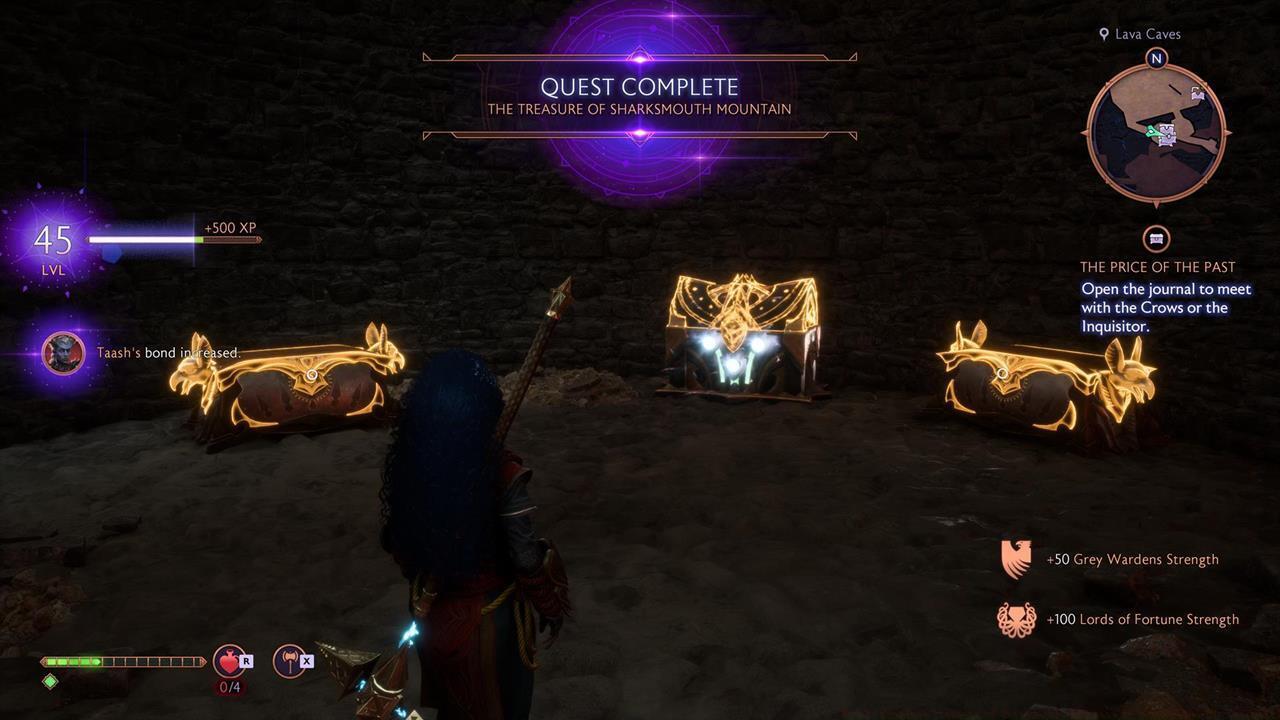This screenshot has height=720, width=1280.
Task: Click the +500 XP notification
Action: (x=230, y=227)
